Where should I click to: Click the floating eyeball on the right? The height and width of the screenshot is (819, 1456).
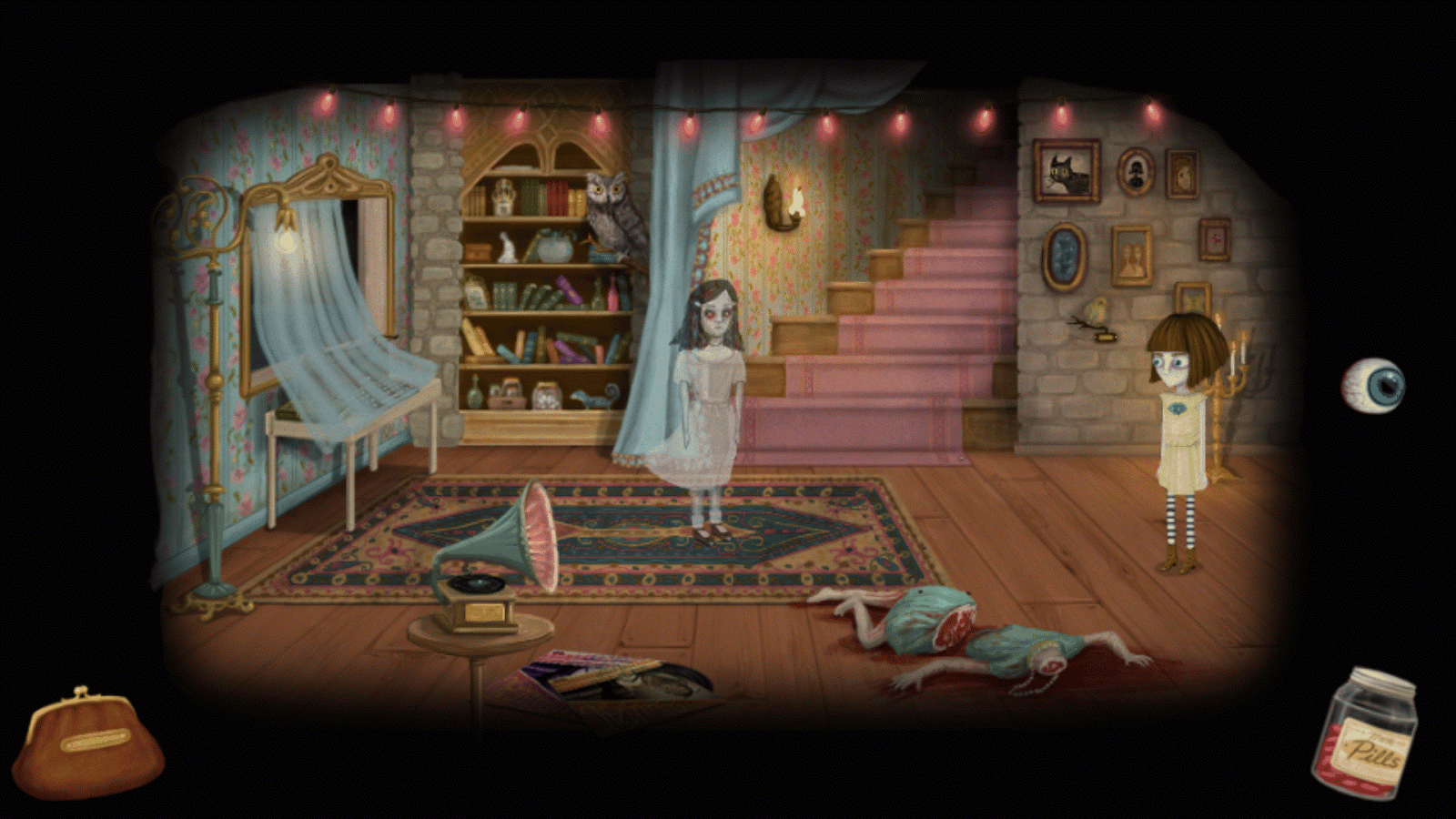(x=1376, y=382)
